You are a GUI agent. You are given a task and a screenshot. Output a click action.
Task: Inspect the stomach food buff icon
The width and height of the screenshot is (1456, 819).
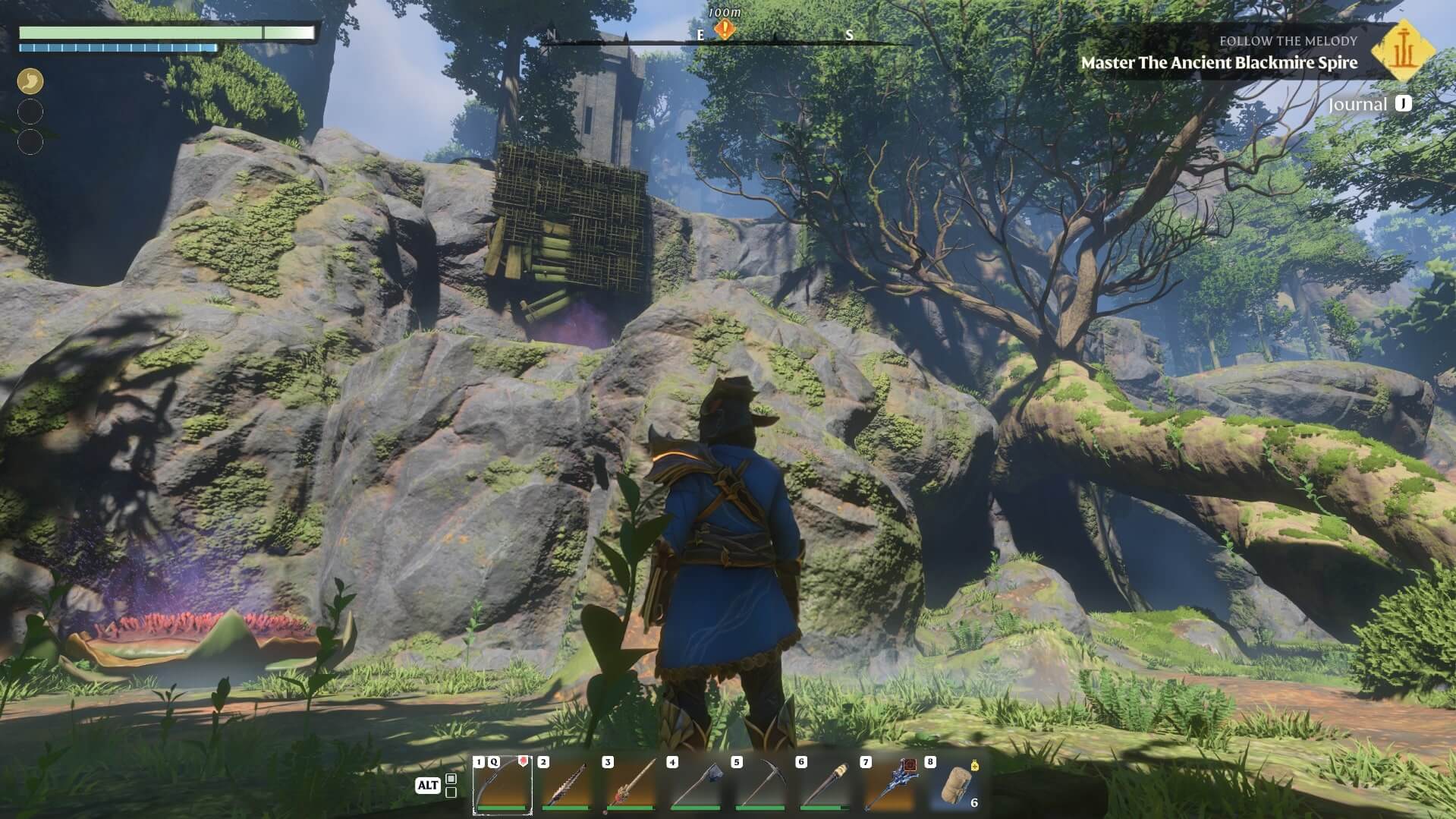30,80
